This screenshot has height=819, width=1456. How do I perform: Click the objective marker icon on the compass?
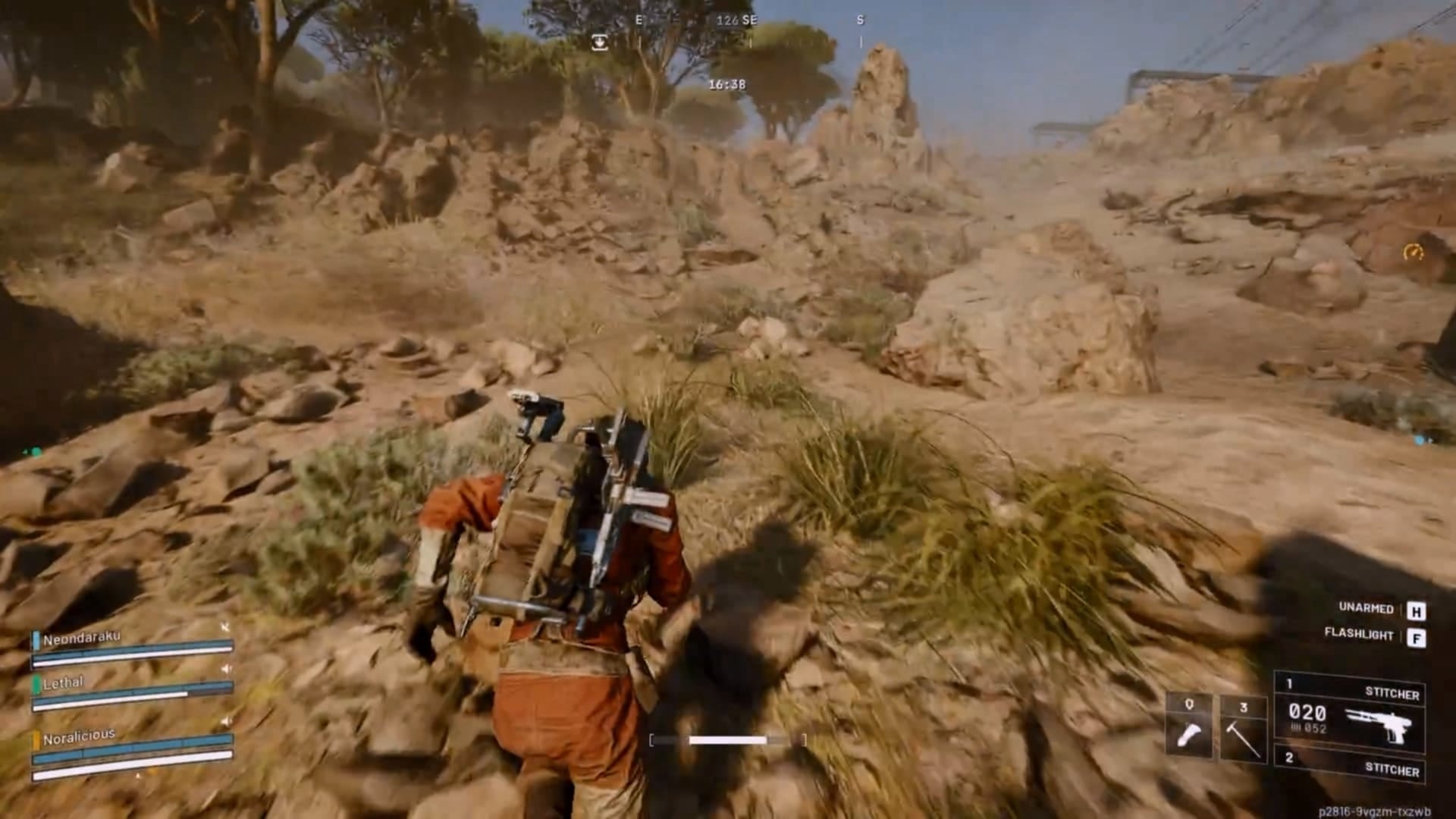pyautogui.click(x=598, y=43)
